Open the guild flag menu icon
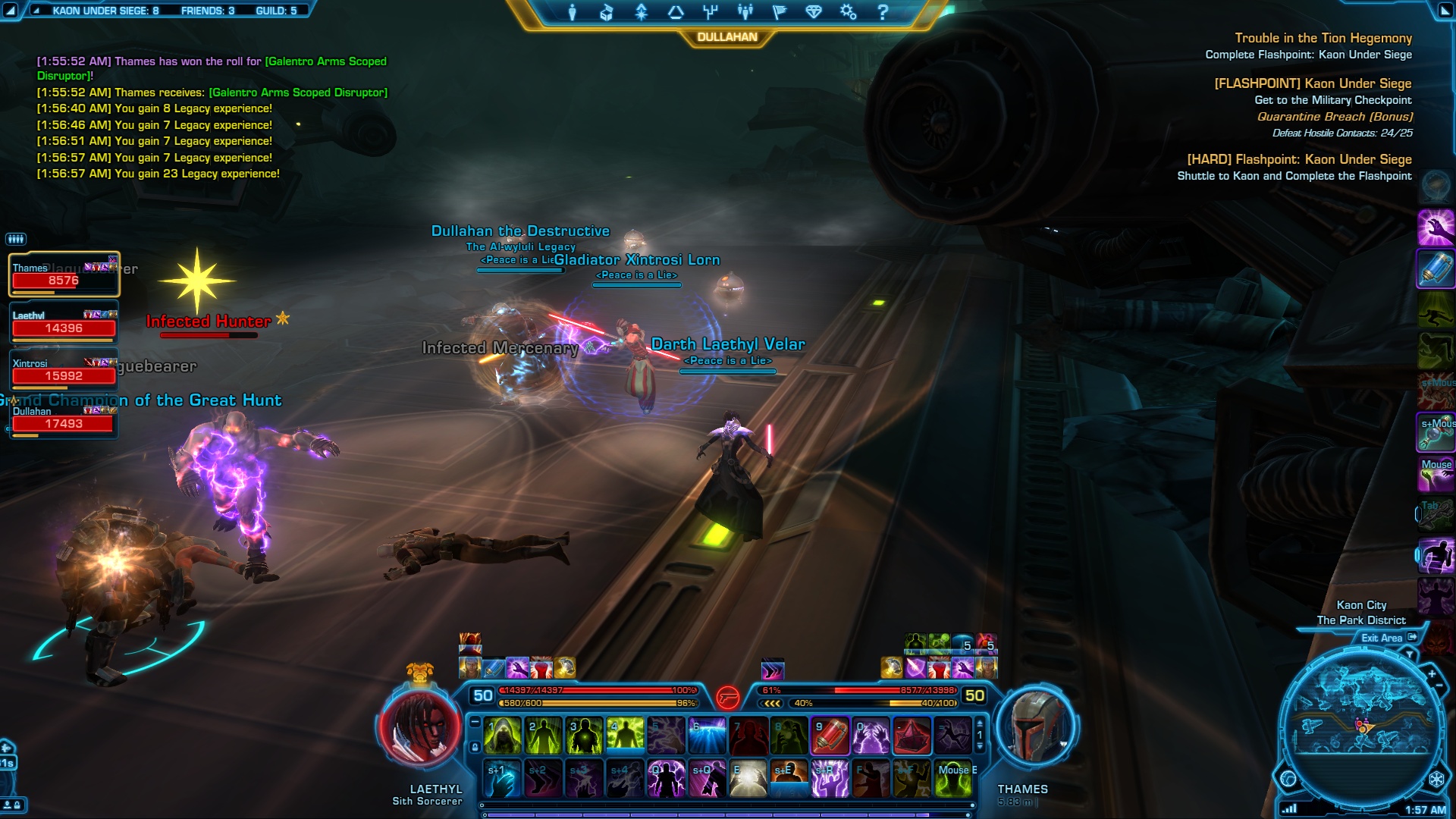 click(779, 12)
